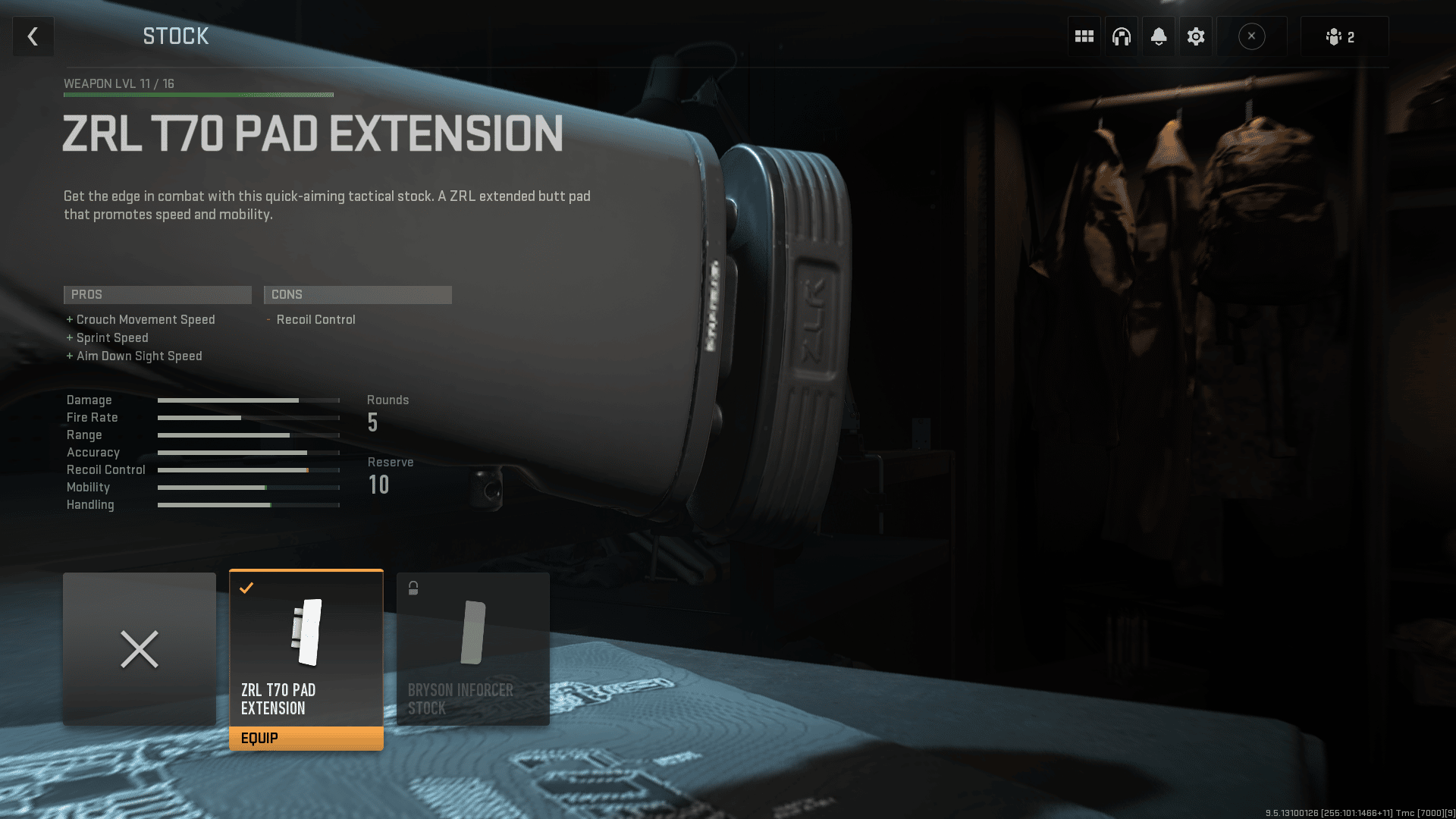Viewport: 1456px width, 819px height.
Task: Click the orange checkmark on equipped stock
Action: (246, 587)
